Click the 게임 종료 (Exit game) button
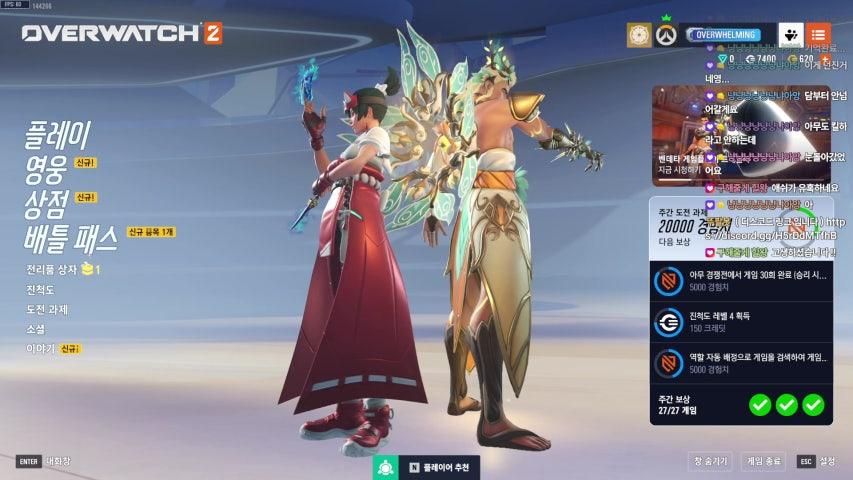Screen dimensions: 853x480 click(x=763, y=461)
